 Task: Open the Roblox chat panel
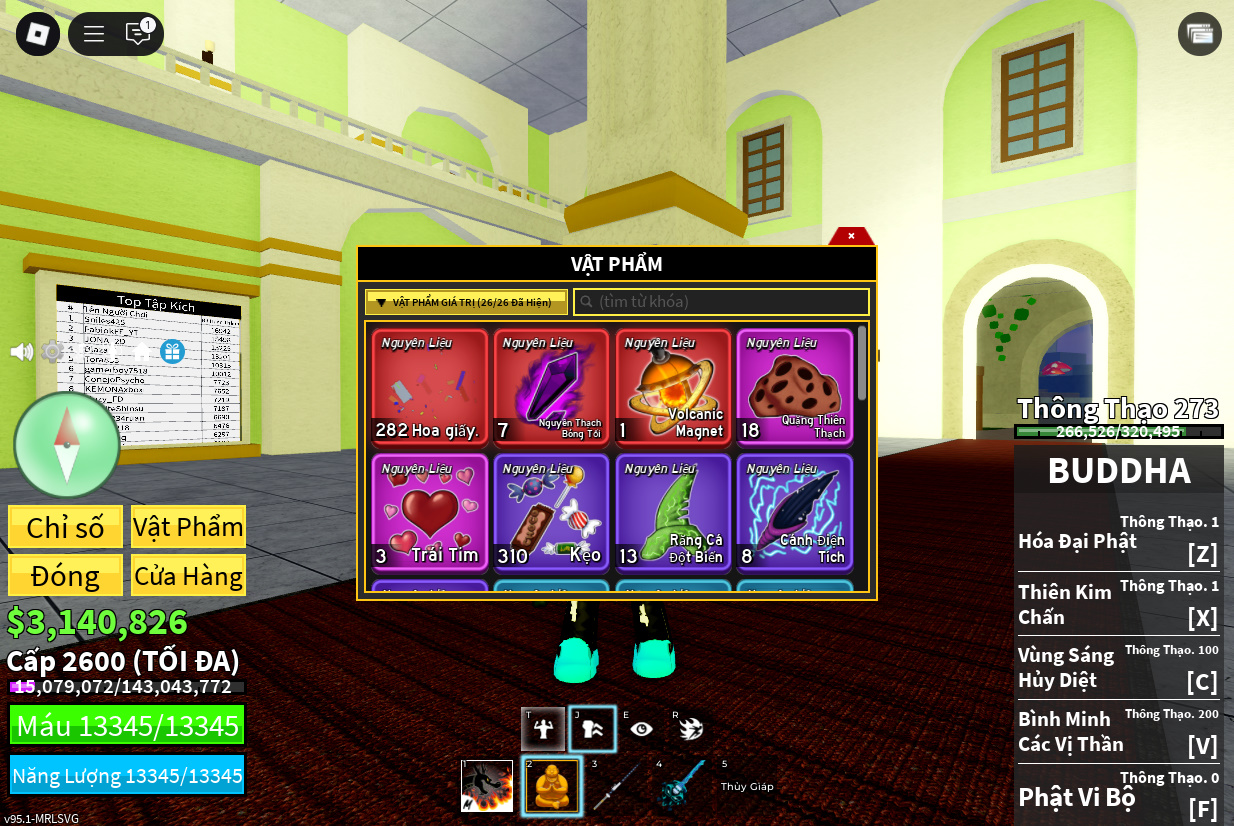[138, 34]
